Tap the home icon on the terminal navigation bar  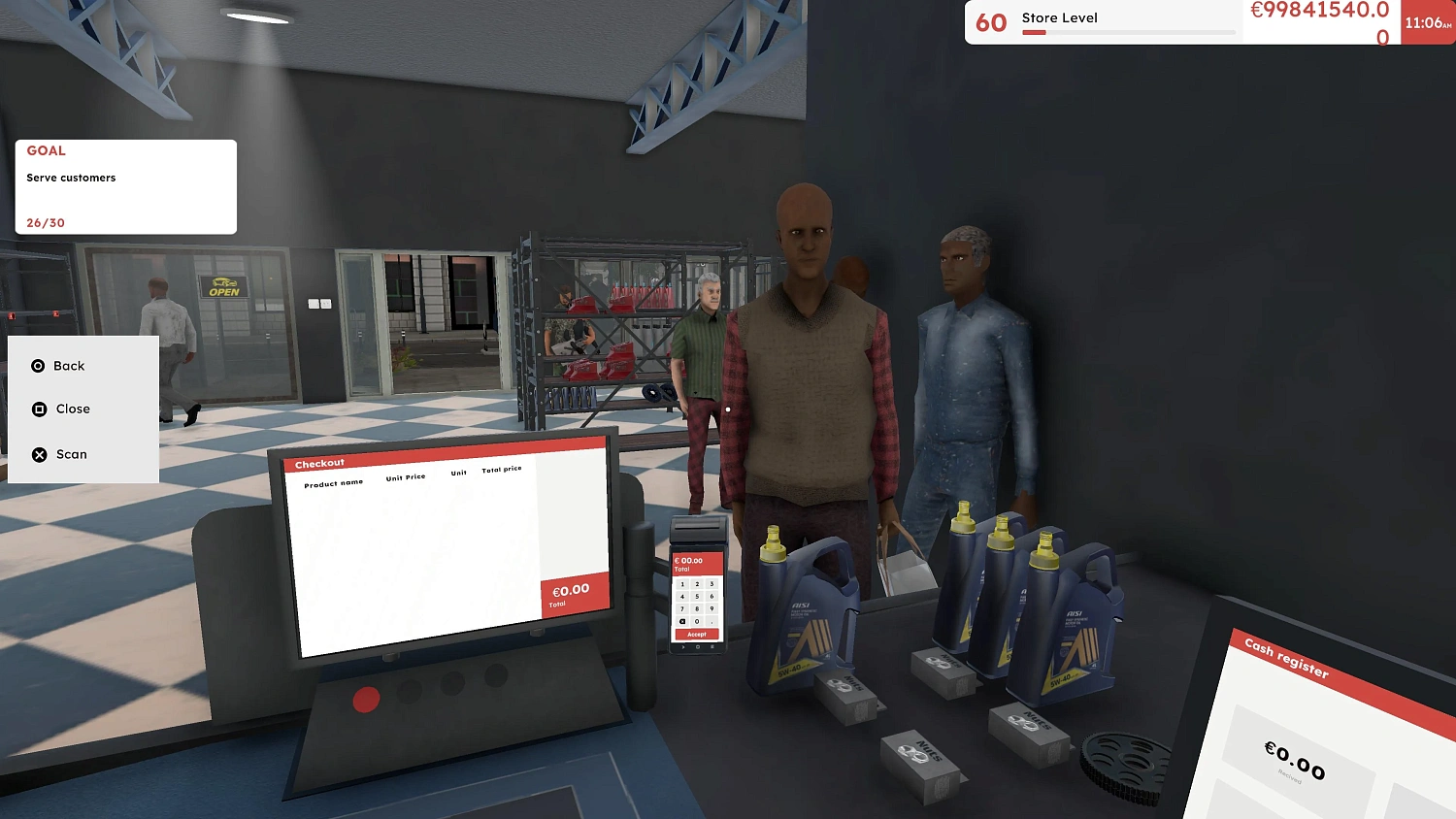point(698,646)
